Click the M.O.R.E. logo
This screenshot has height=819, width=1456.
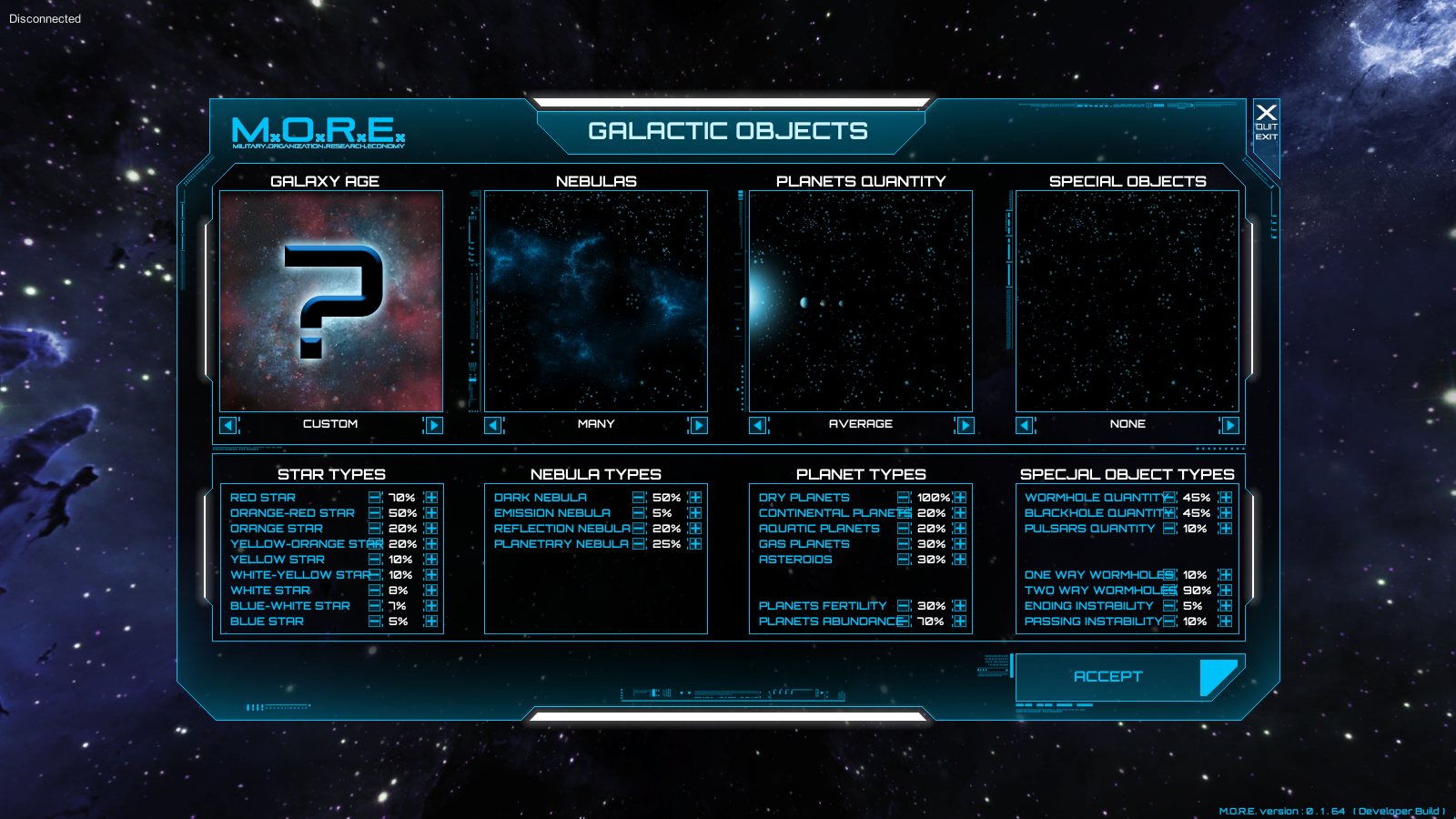coord(317,135)
